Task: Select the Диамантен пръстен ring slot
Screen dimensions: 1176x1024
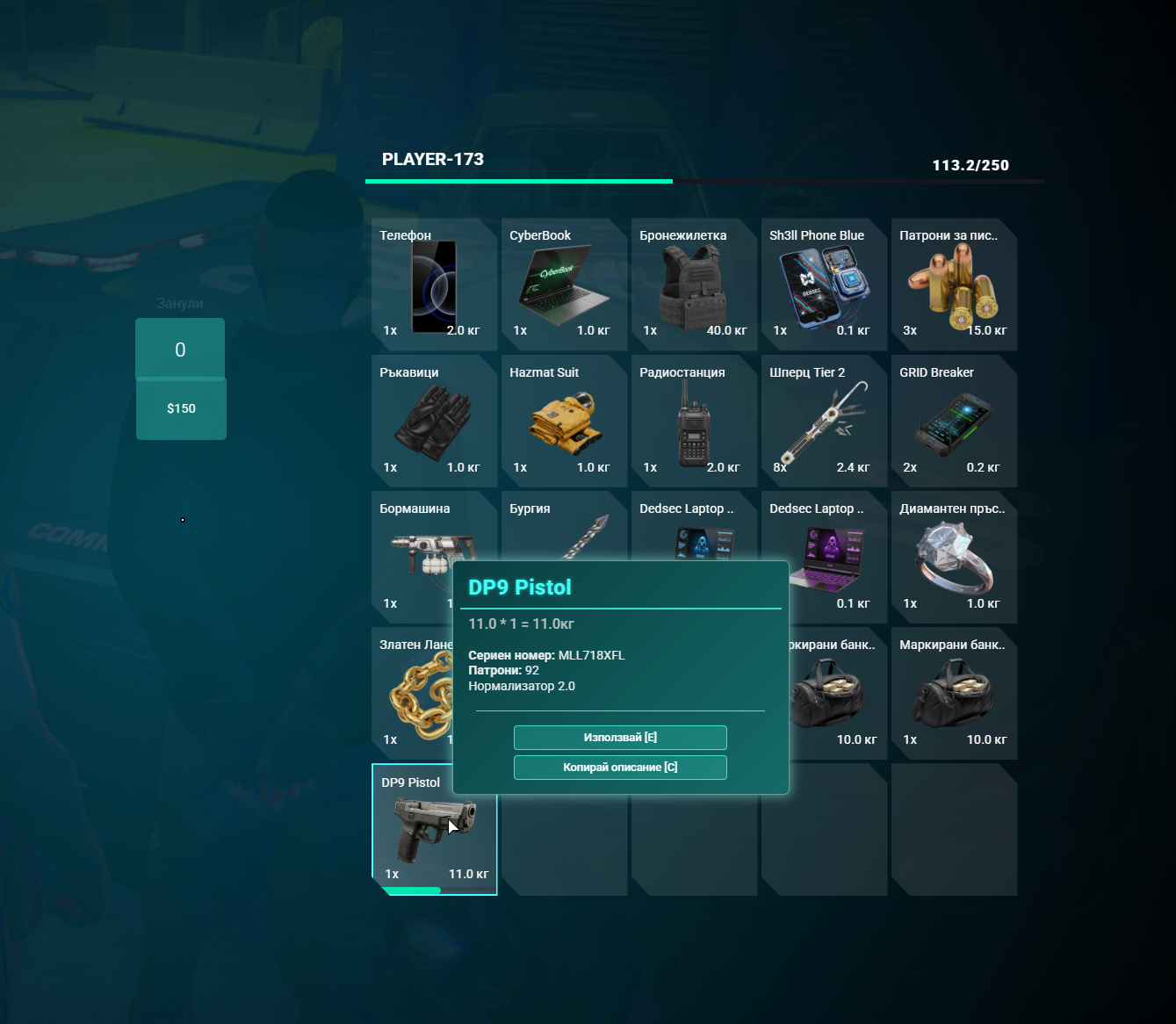Action: 954,558
